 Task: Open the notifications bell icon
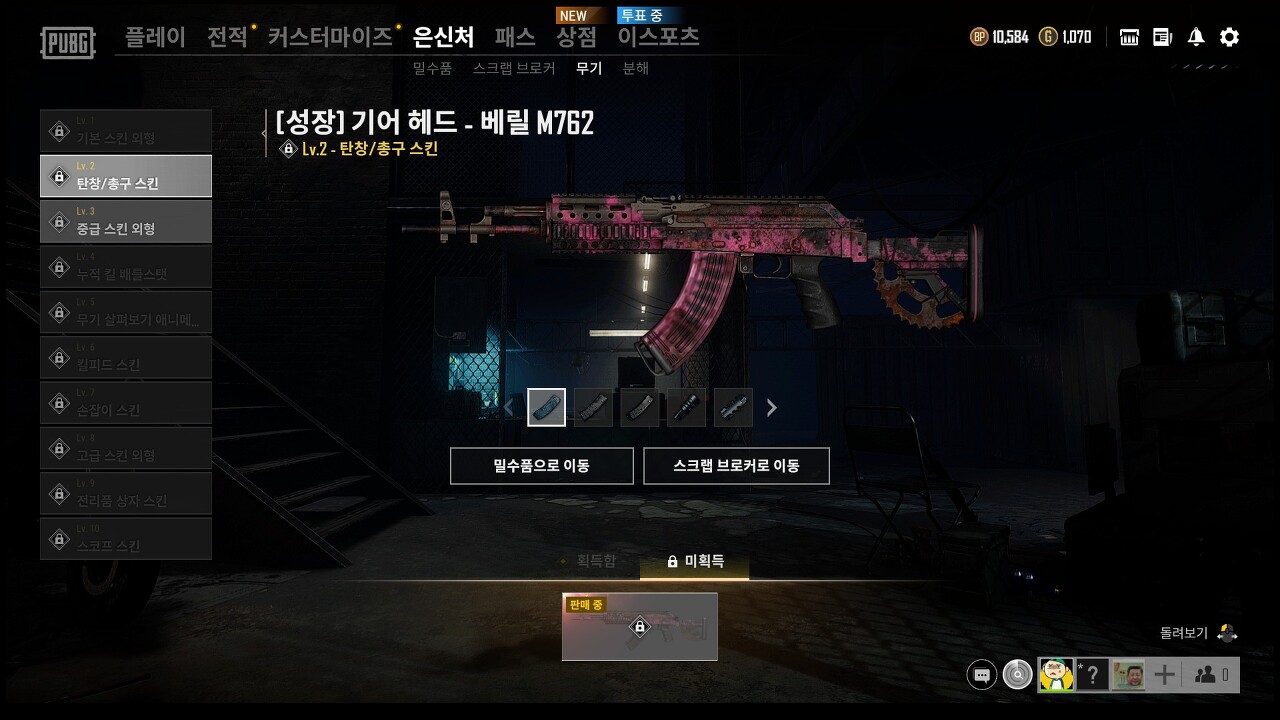click(x=1194, y=36)
